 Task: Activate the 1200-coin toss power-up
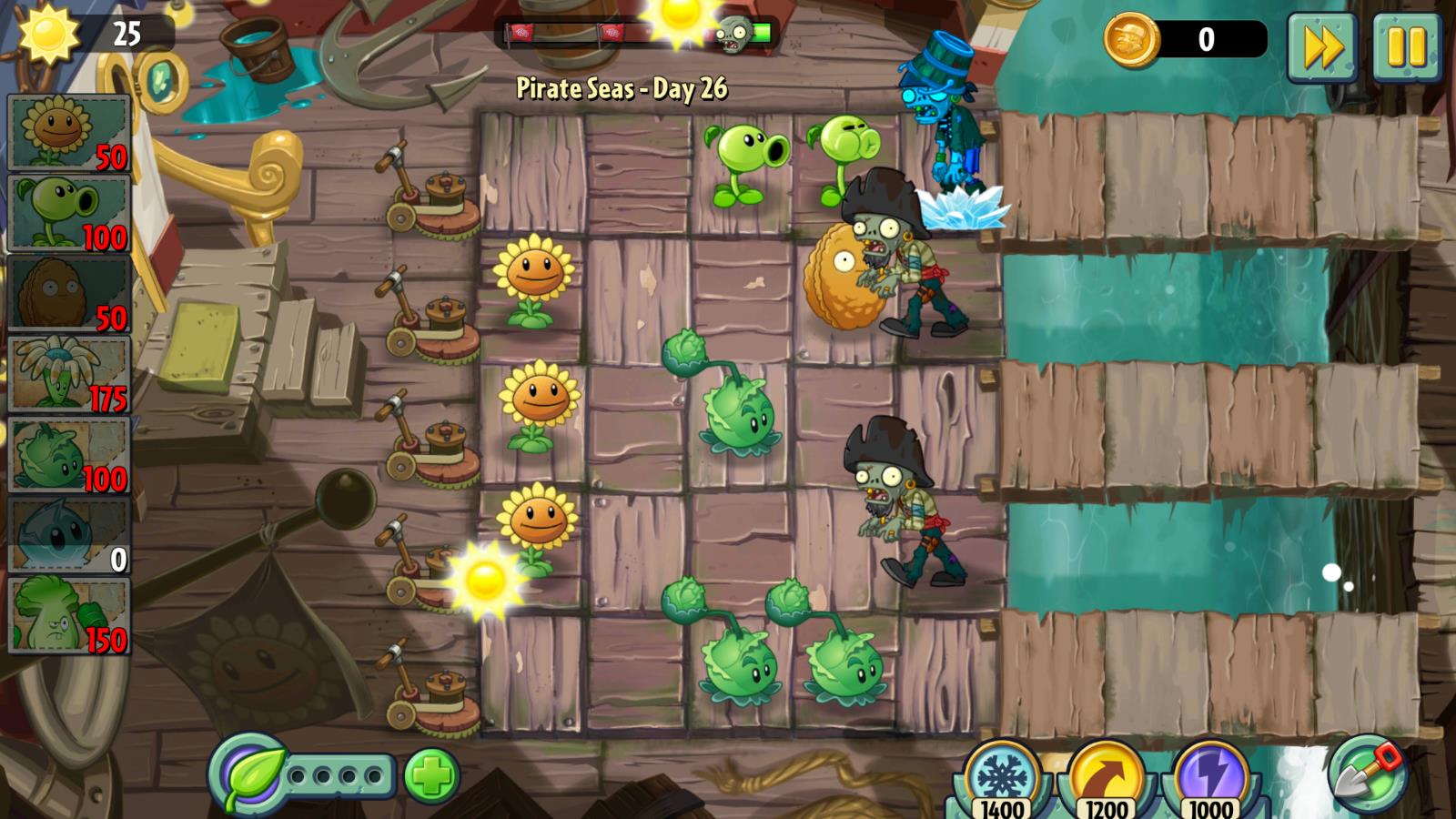1107,779
